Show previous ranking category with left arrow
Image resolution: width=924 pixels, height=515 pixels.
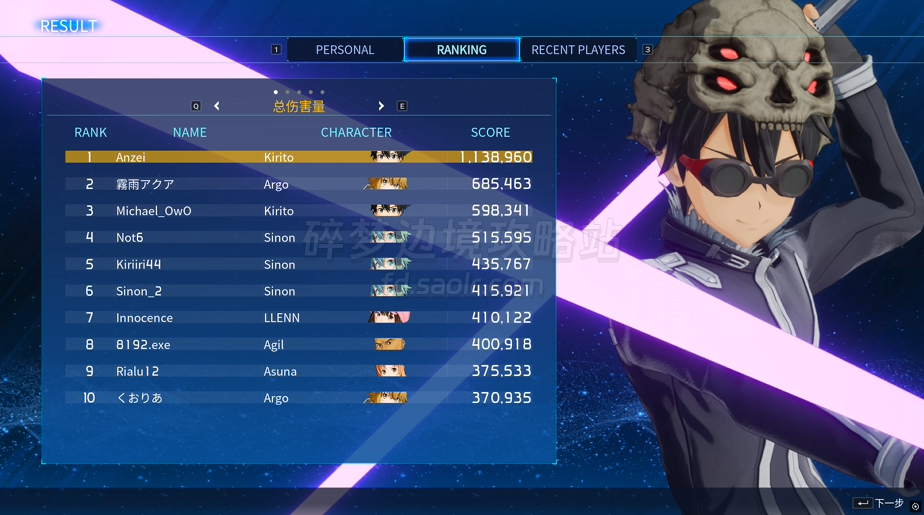217,106
